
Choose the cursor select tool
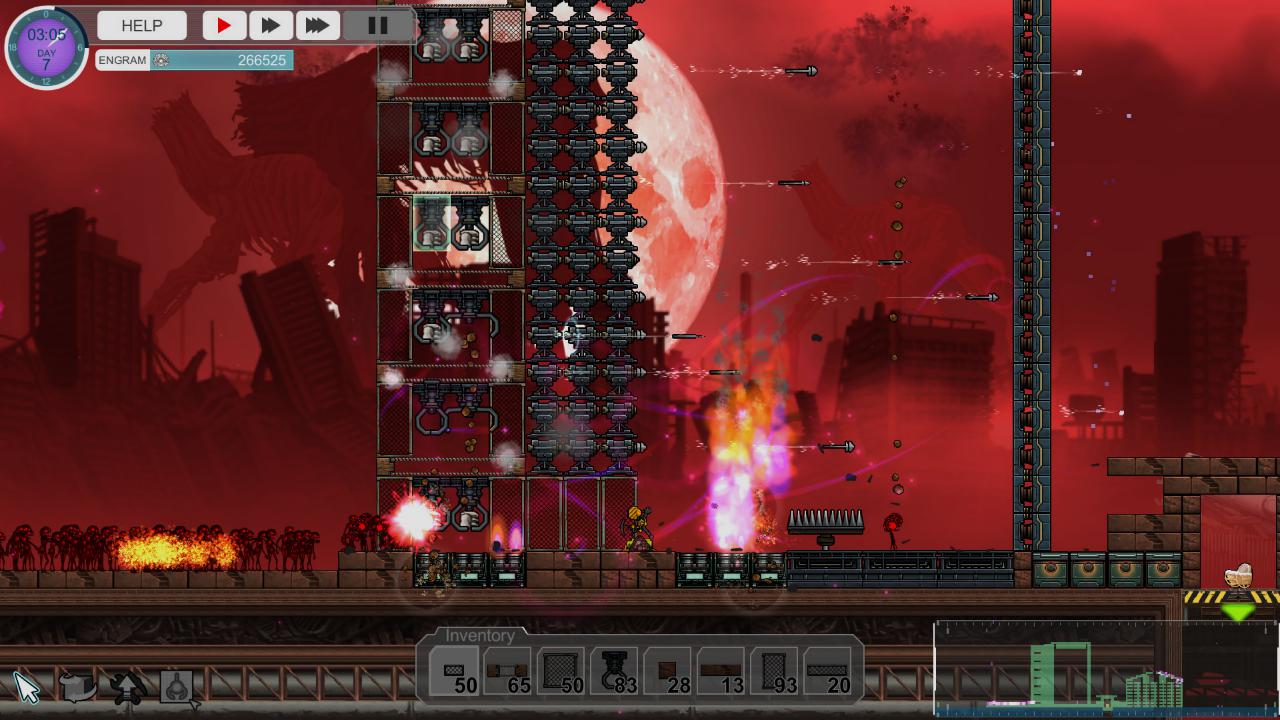pos(27,687)
